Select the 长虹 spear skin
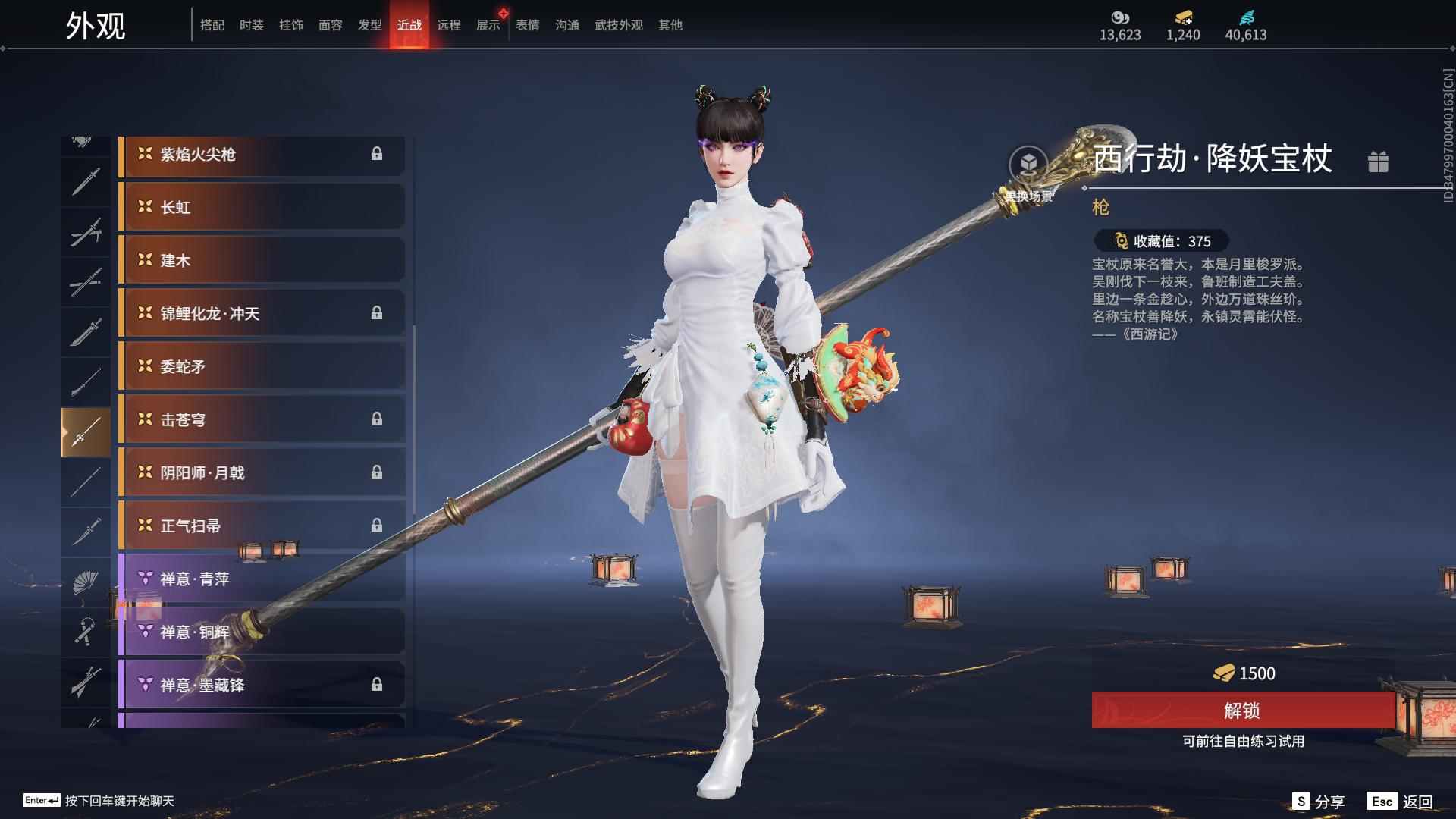Screen dimensions: 1456x819 [x=262, y=208]
